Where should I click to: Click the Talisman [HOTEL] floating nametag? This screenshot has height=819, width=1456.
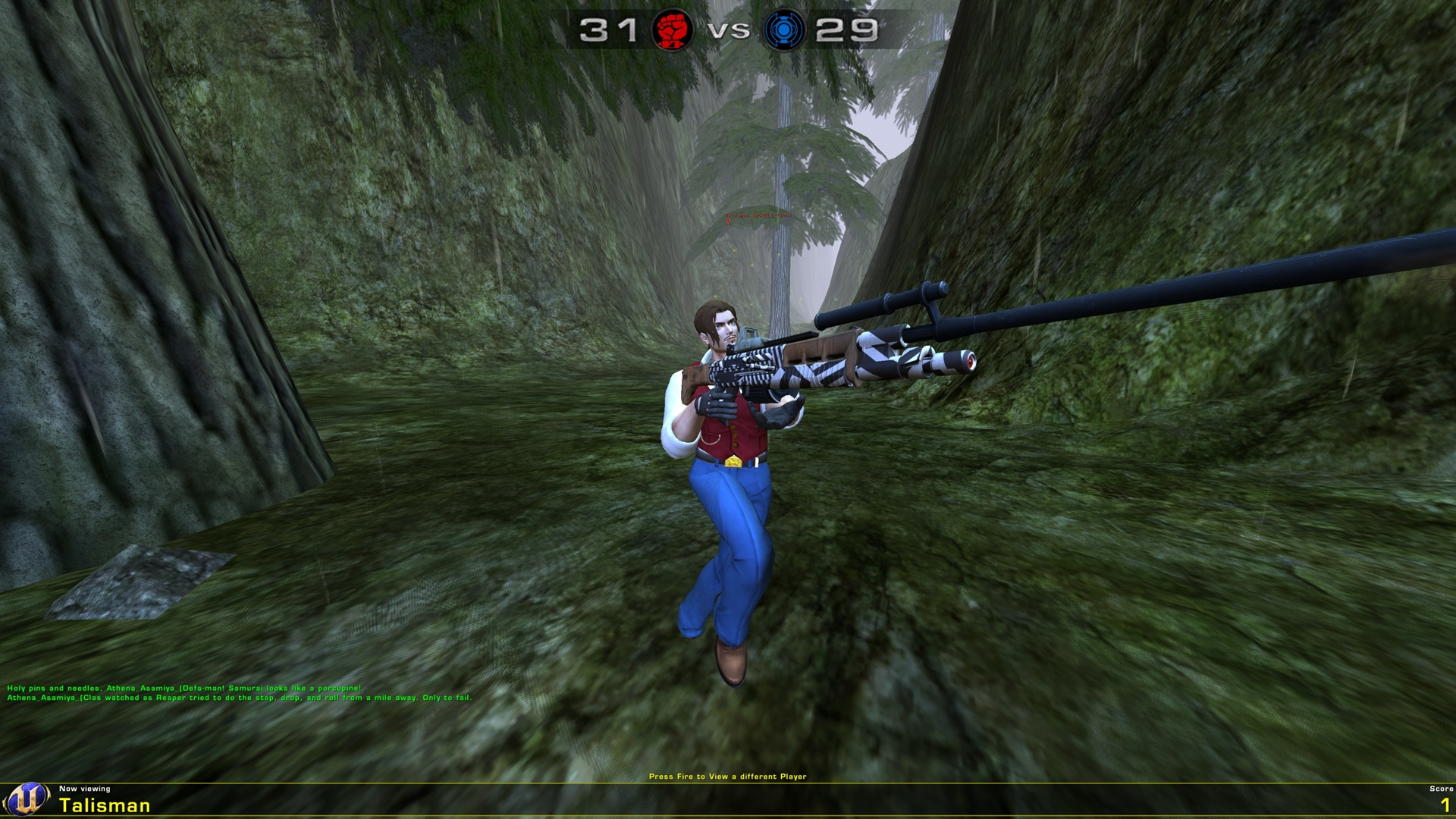(758, 216)
